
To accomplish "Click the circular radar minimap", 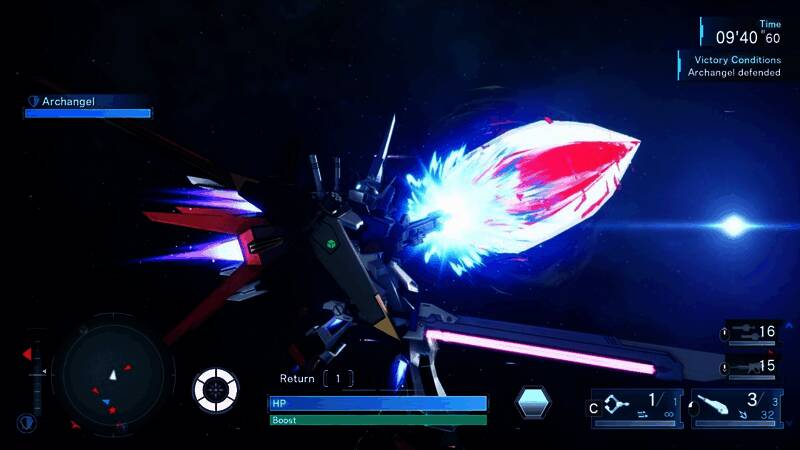I will (107, 370).
